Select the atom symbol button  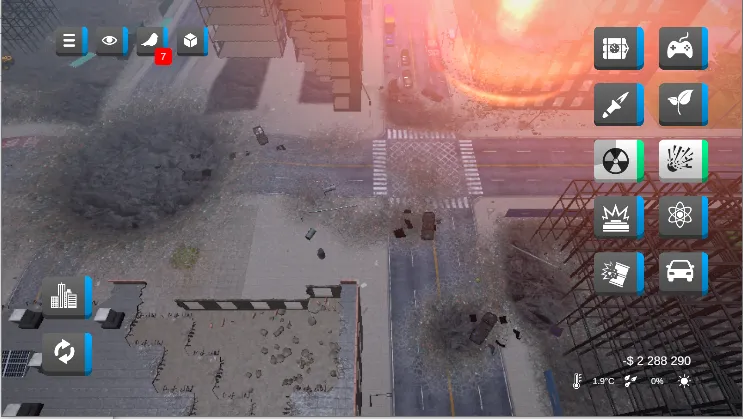[681, 216]
